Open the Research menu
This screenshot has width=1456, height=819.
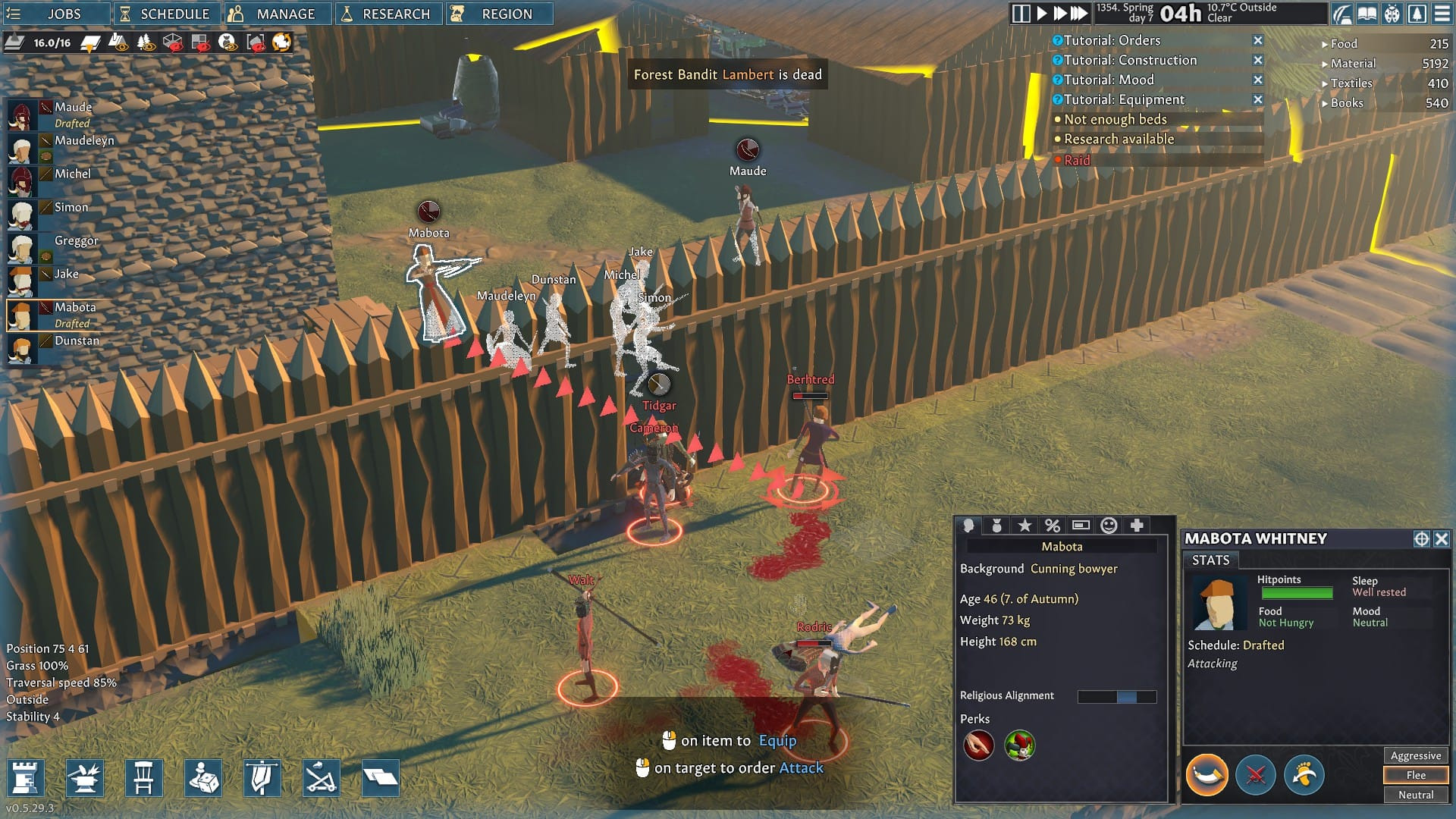(388, 14)
